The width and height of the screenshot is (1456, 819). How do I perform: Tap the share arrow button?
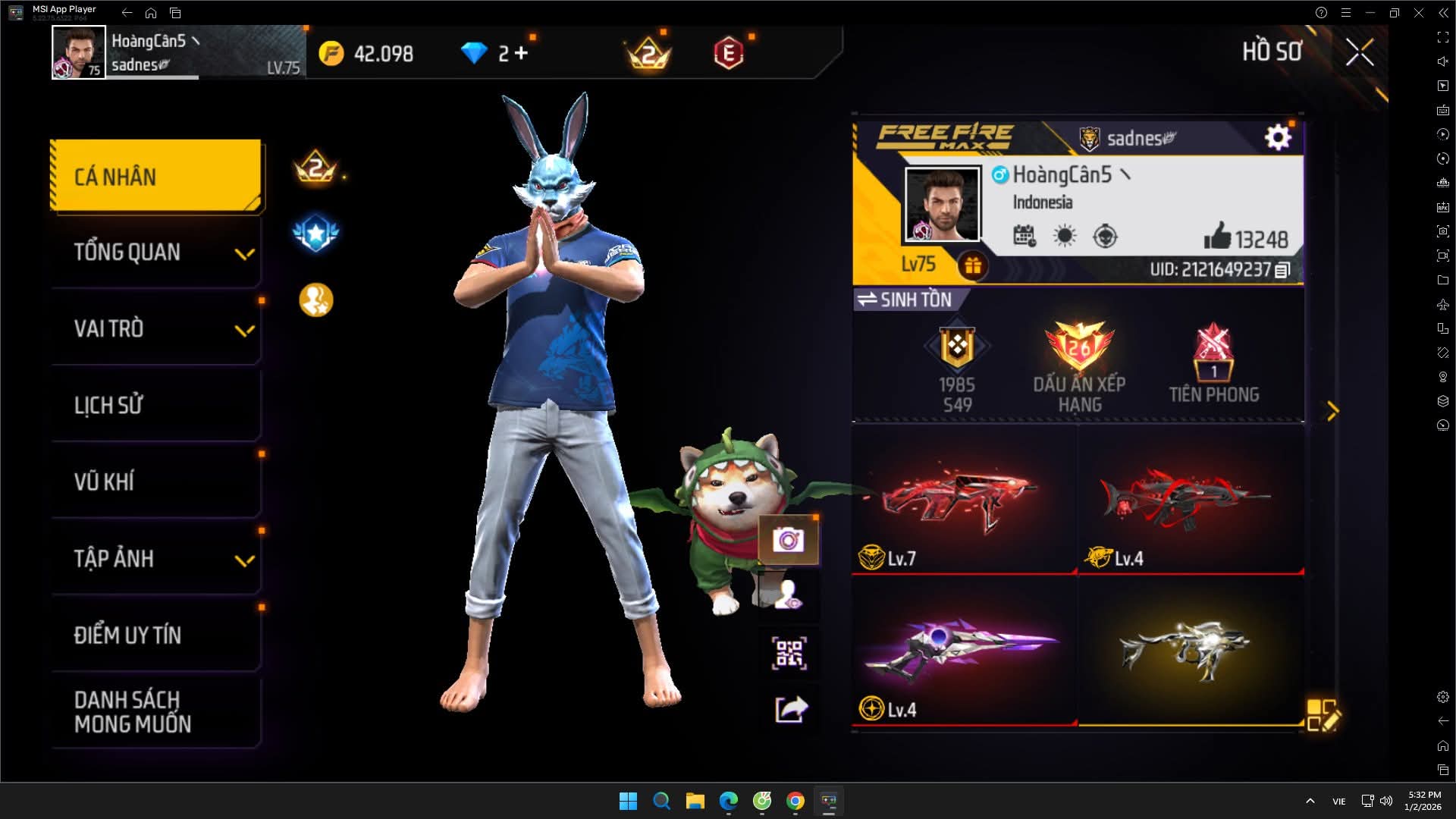791,710
